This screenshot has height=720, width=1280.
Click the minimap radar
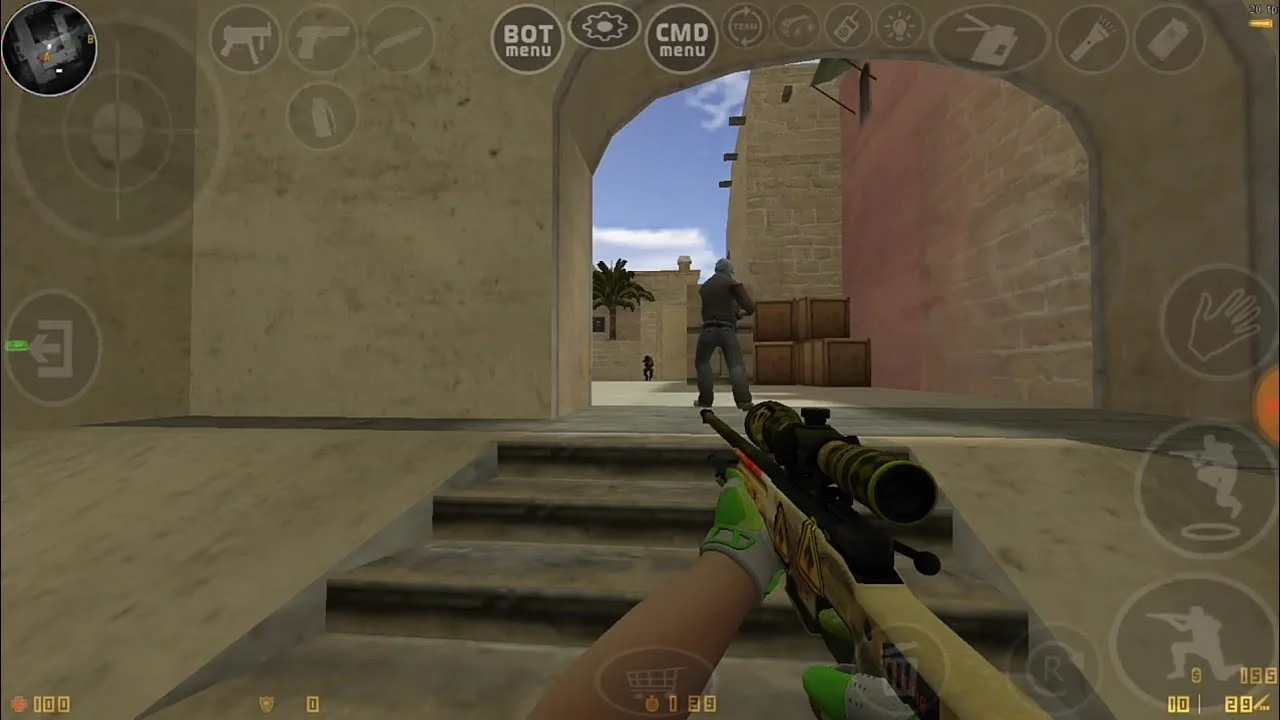49,48
